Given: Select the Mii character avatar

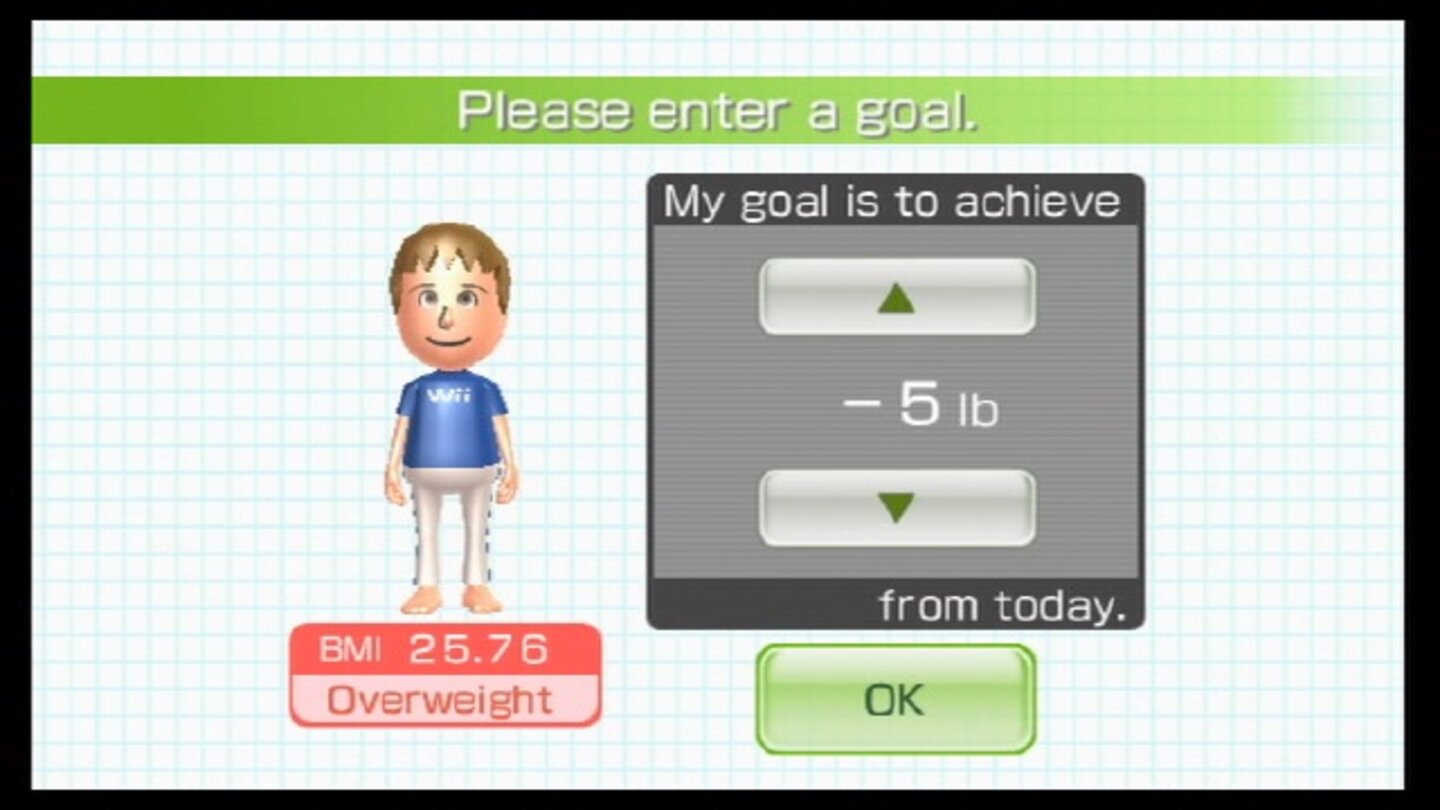Looking at the screenshot, I should [x=448, y=420].
